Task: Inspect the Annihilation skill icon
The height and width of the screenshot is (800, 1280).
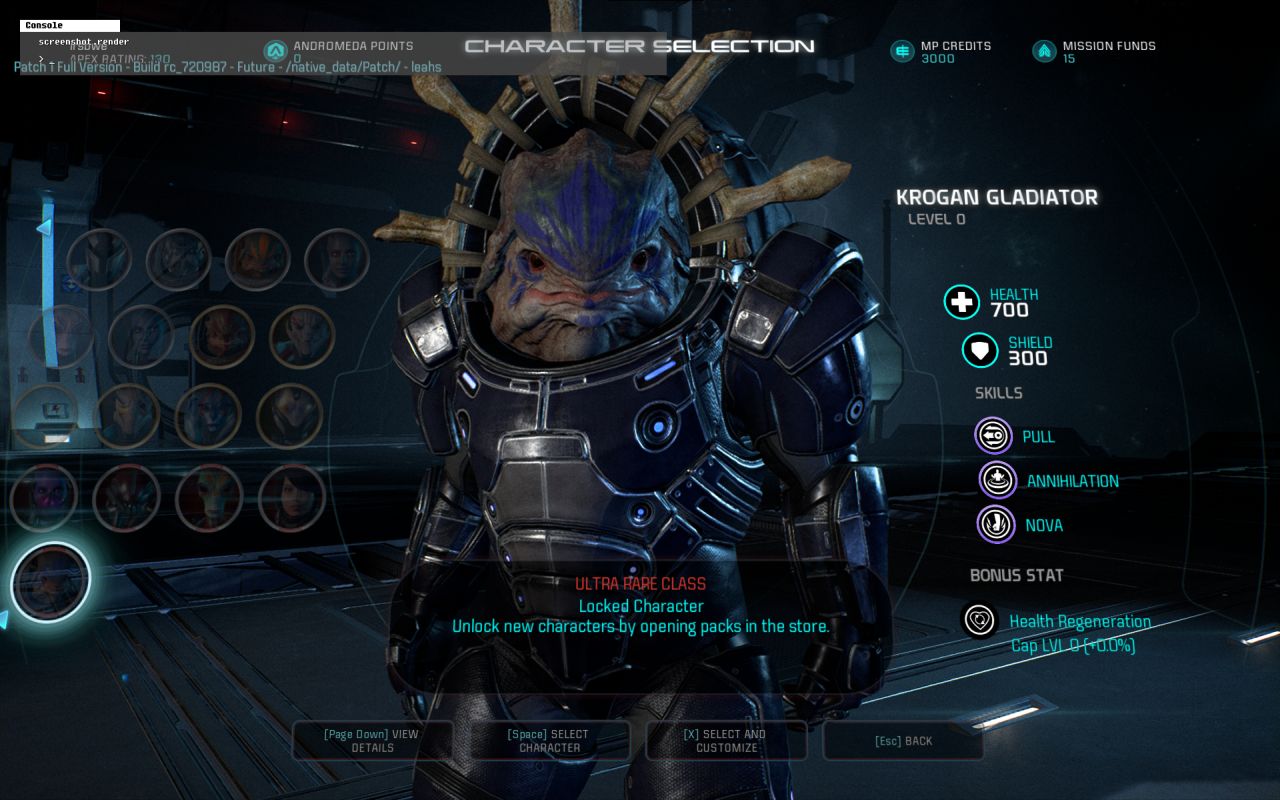Action: (x=997, y=480)
